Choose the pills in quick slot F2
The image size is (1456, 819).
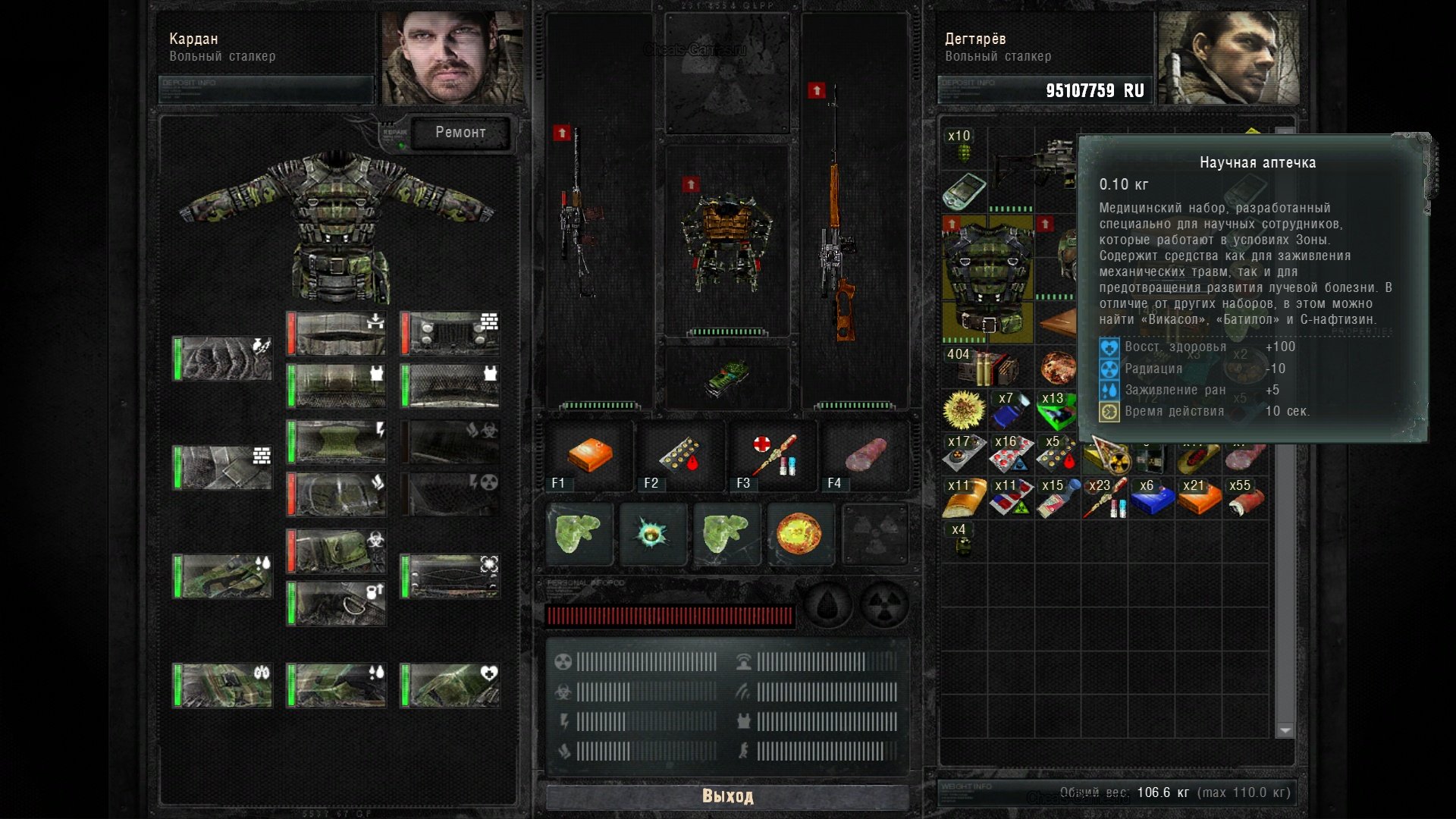680,455
